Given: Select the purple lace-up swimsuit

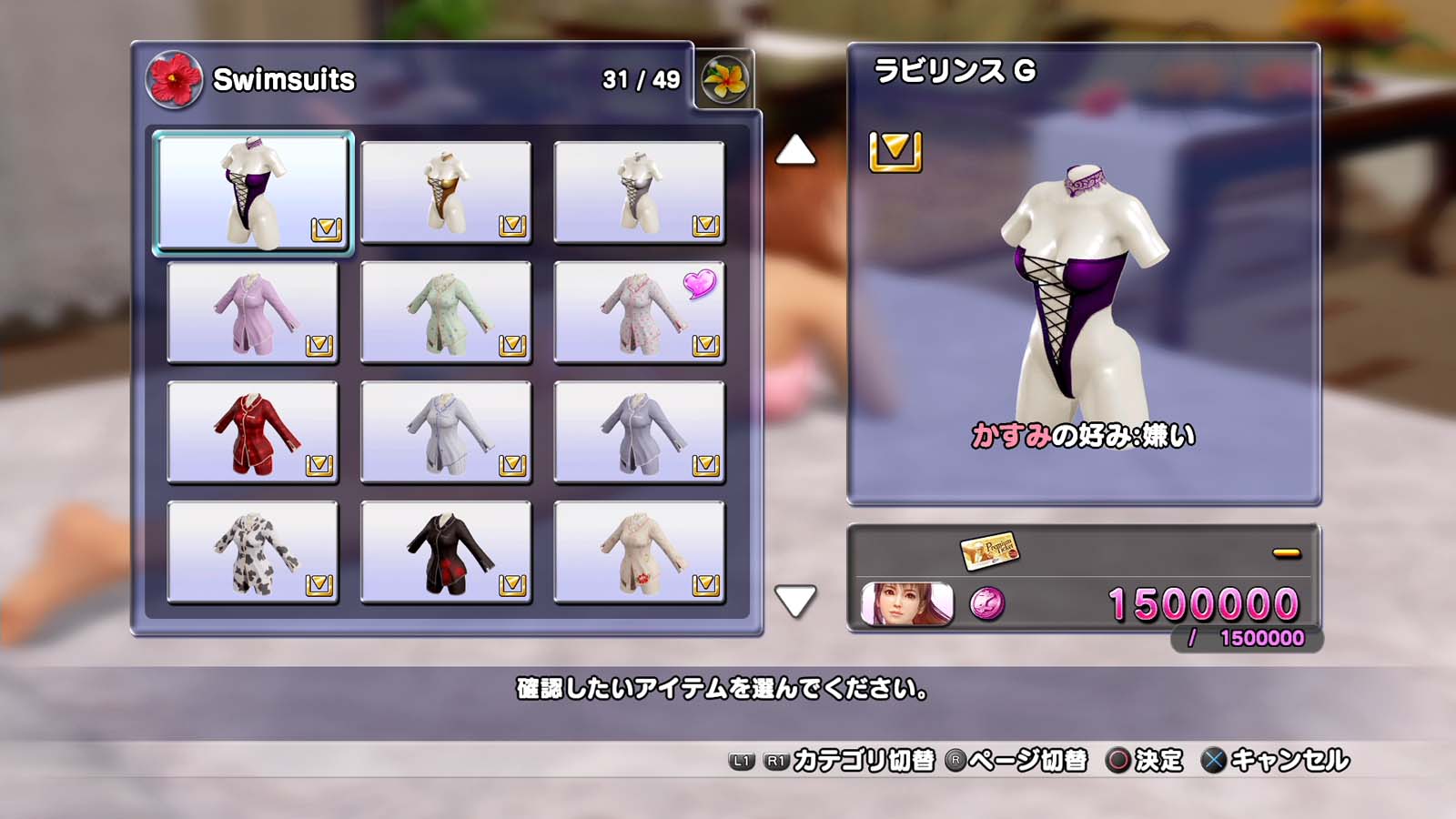Looking at the screenshot, I should [x=253, y=192].
